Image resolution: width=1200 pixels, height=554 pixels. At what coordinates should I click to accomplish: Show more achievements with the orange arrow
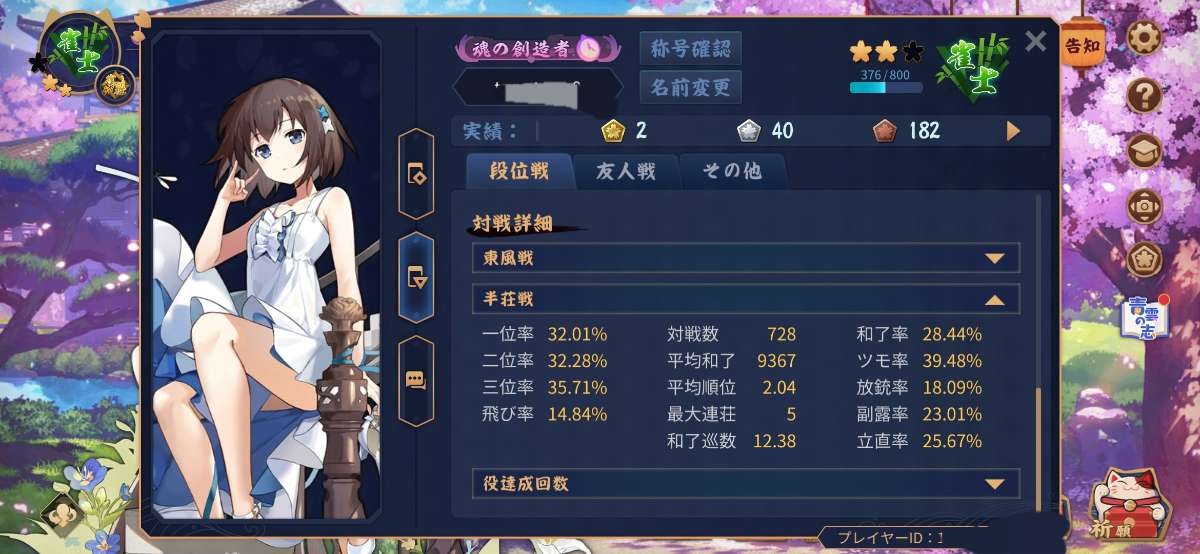coord(1013,131)
